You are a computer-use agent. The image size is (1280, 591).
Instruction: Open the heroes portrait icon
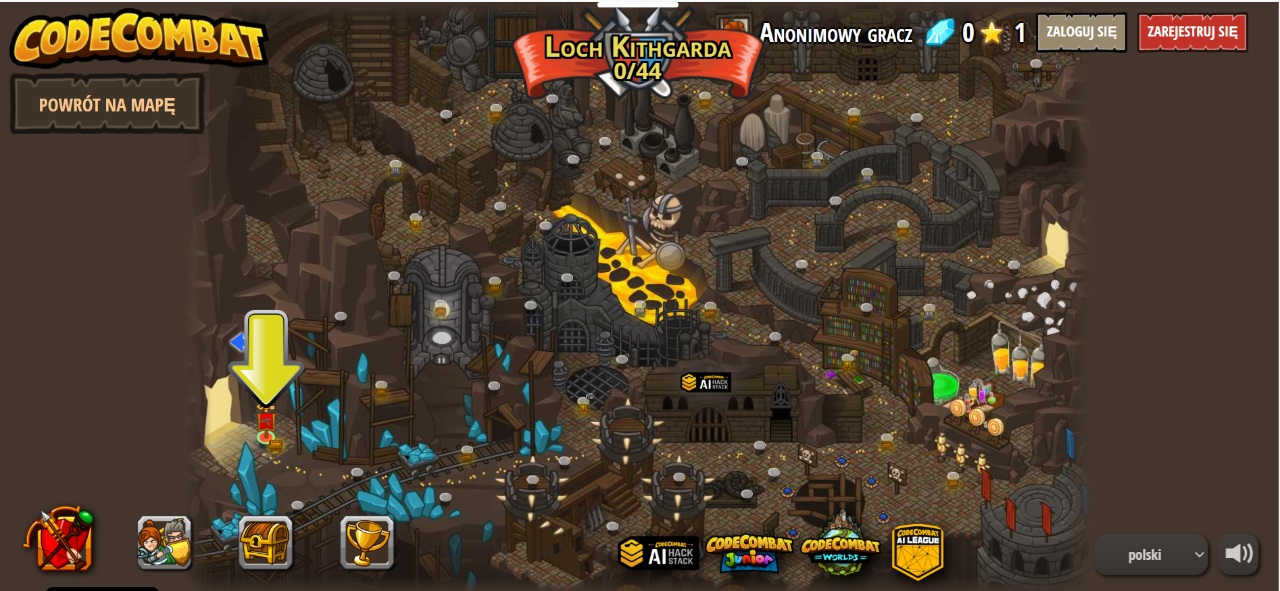tap(164, 542)
